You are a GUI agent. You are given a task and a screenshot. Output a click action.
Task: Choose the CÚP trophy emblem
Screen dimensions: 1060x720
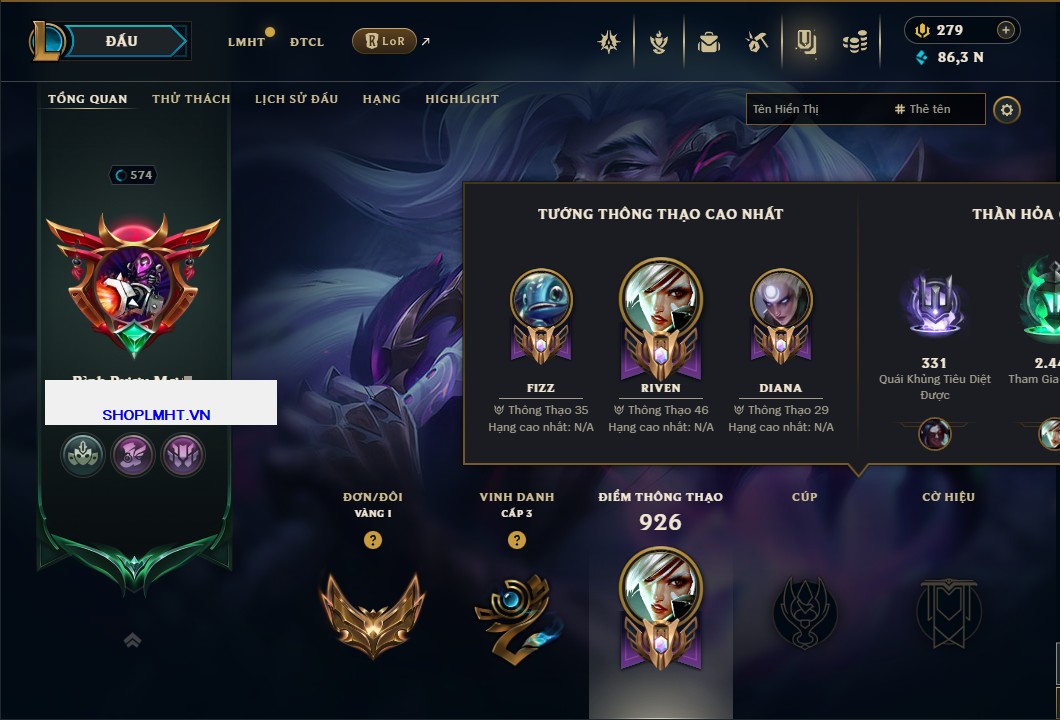click(x=804, y=612)
